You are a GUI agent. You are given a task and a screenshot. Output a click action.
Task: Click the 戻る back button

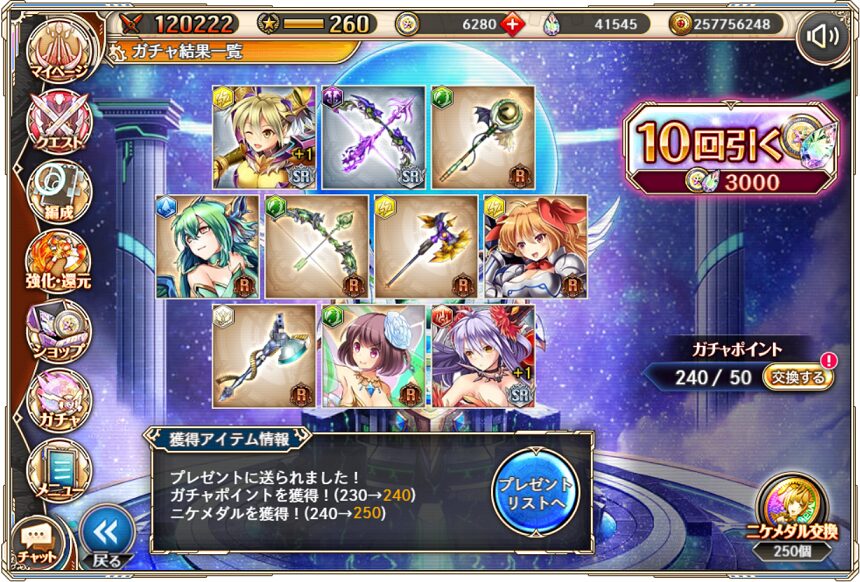point(107,537)
